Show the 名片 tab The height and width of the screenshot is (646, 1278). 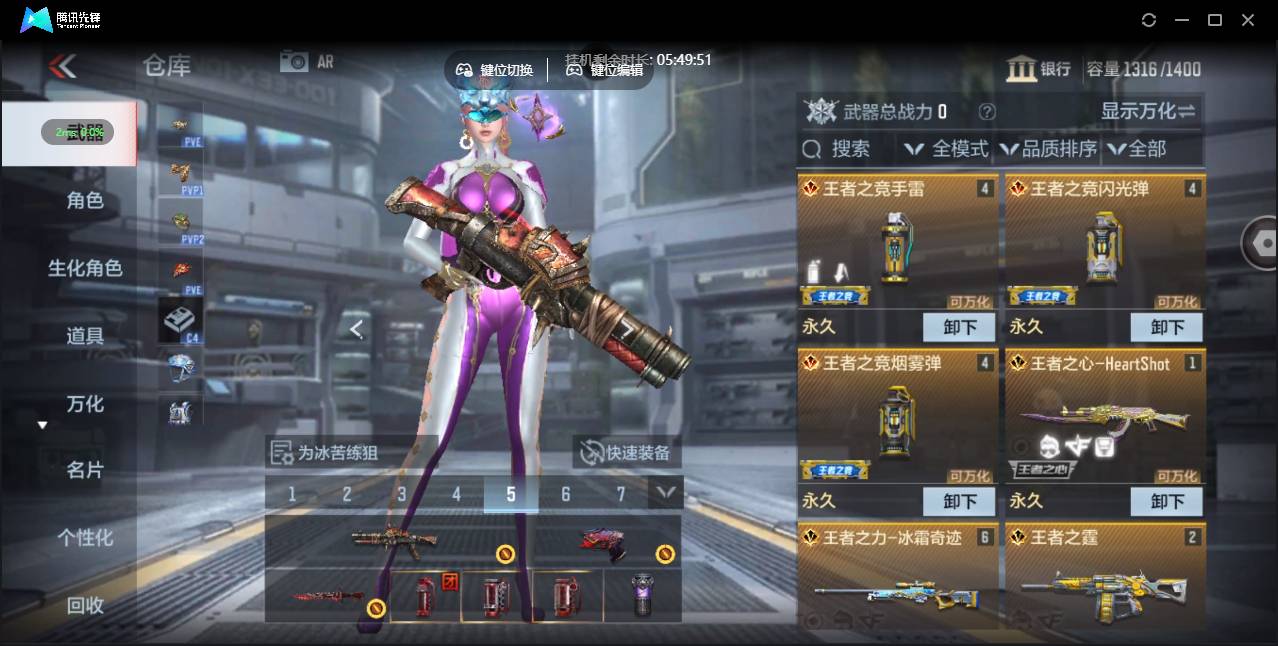pyautogui.click(x=85, y=470)
